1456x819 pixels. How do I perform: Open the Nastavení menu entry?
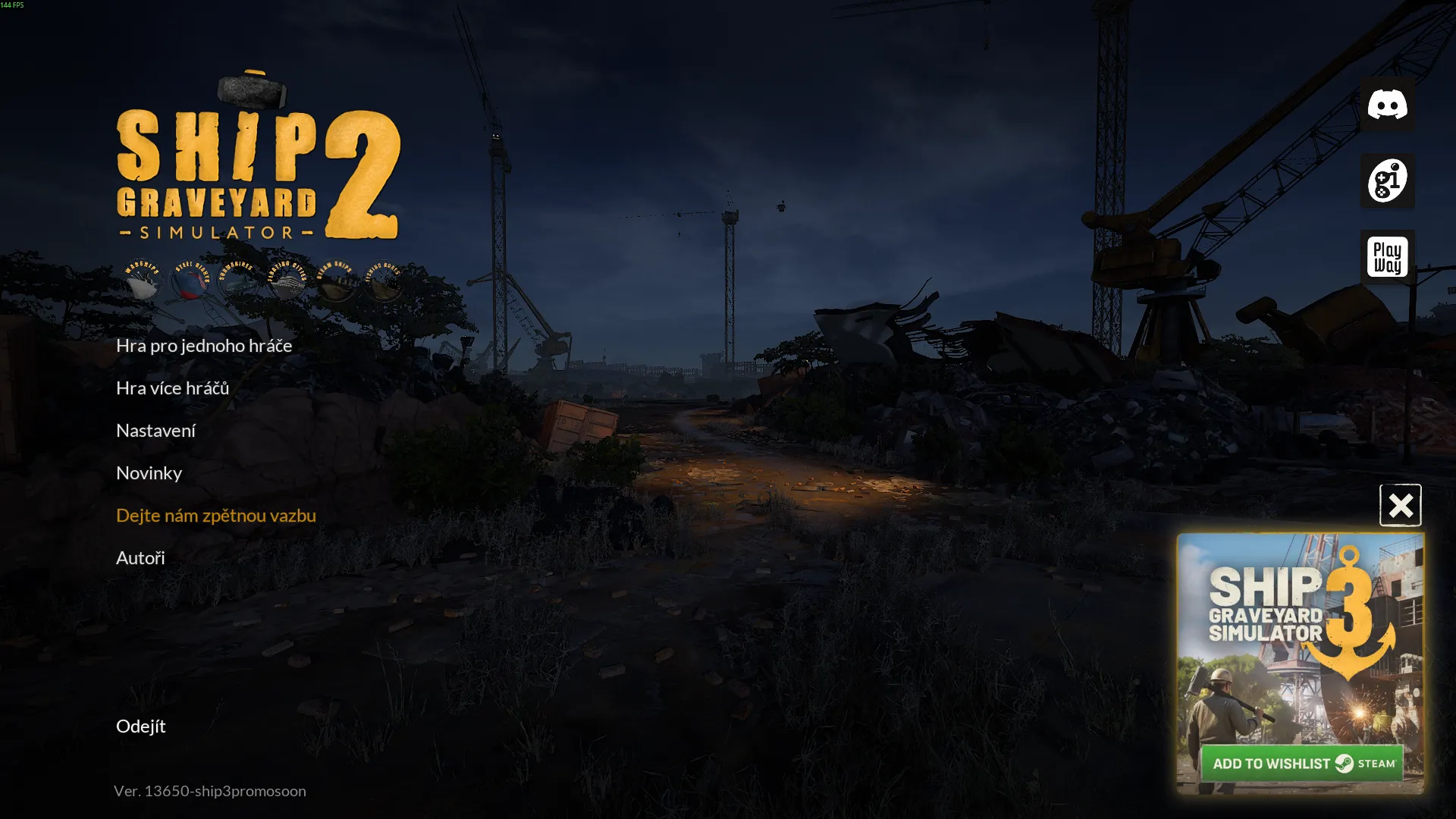pos(155,430)
